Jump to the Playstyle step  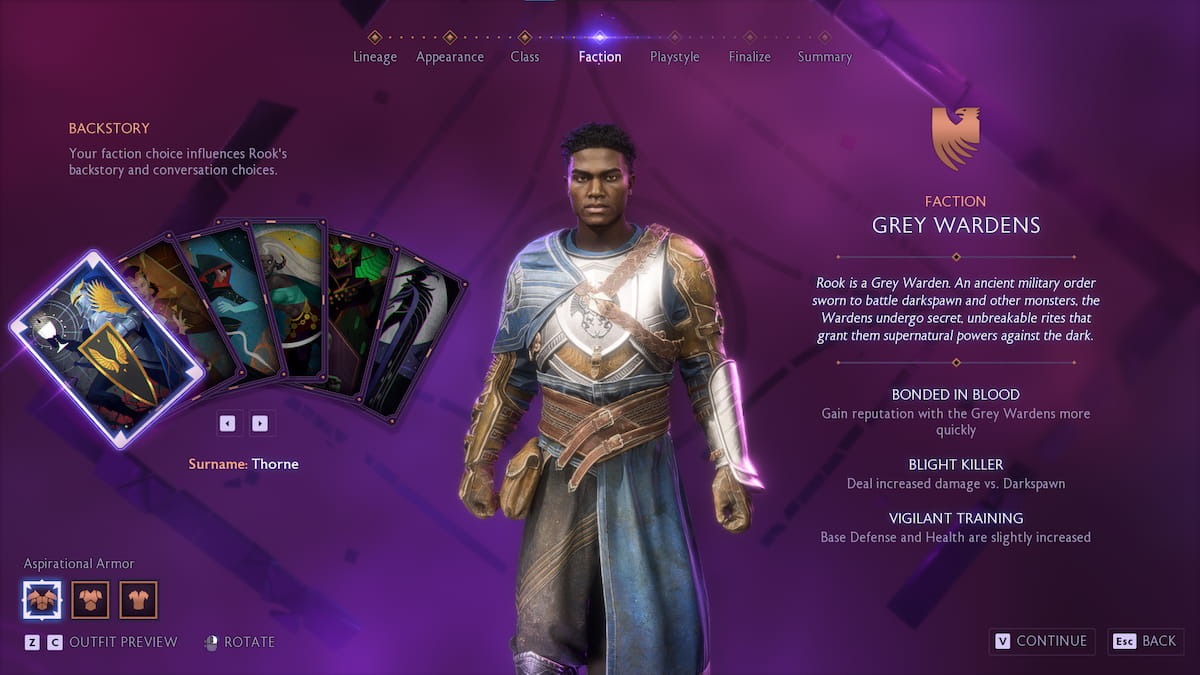tap(675, 56)
